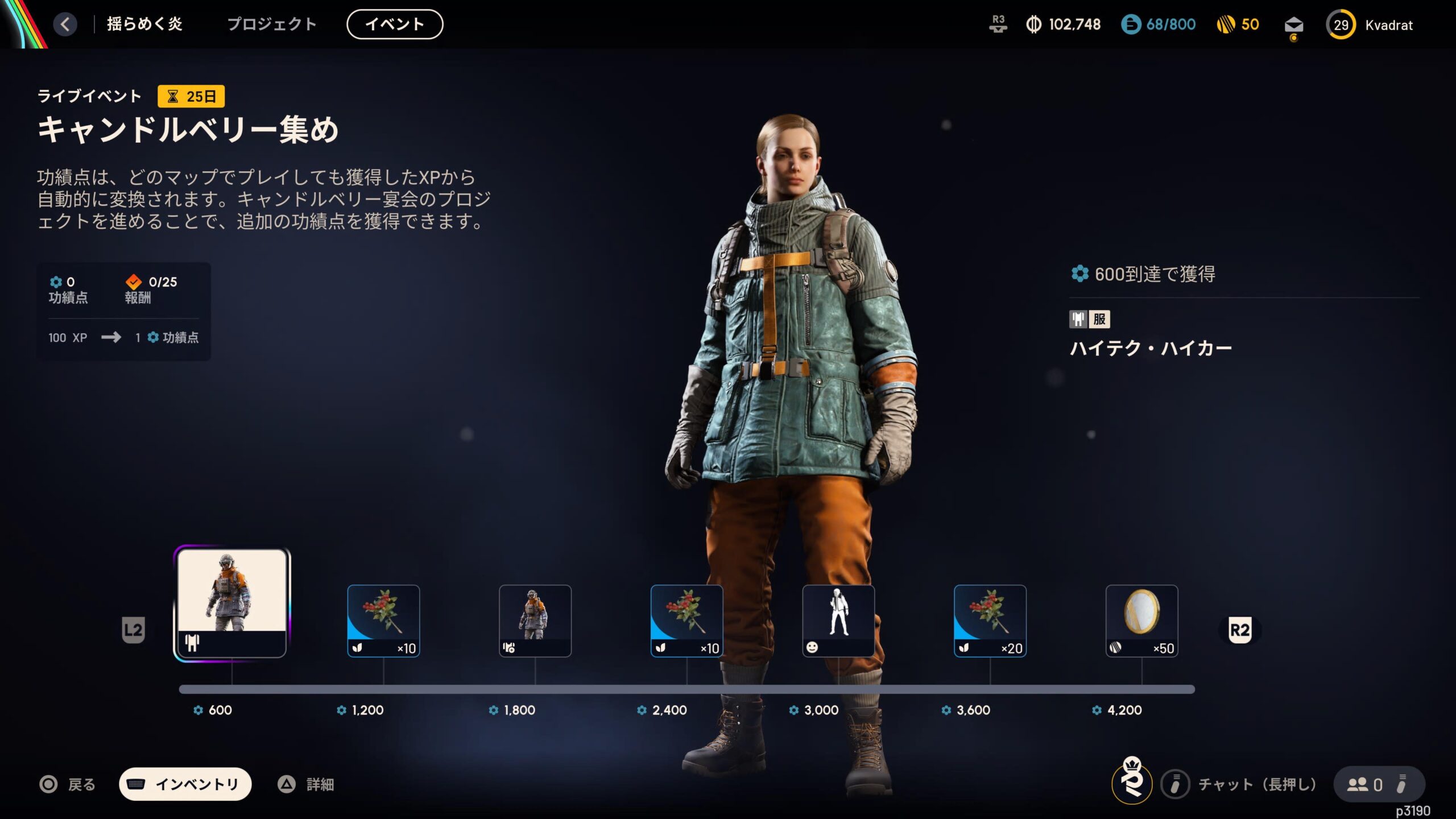Choose the 4,200 coin x50 reward
1456x819 pixels.
(x=1141, y=621)
